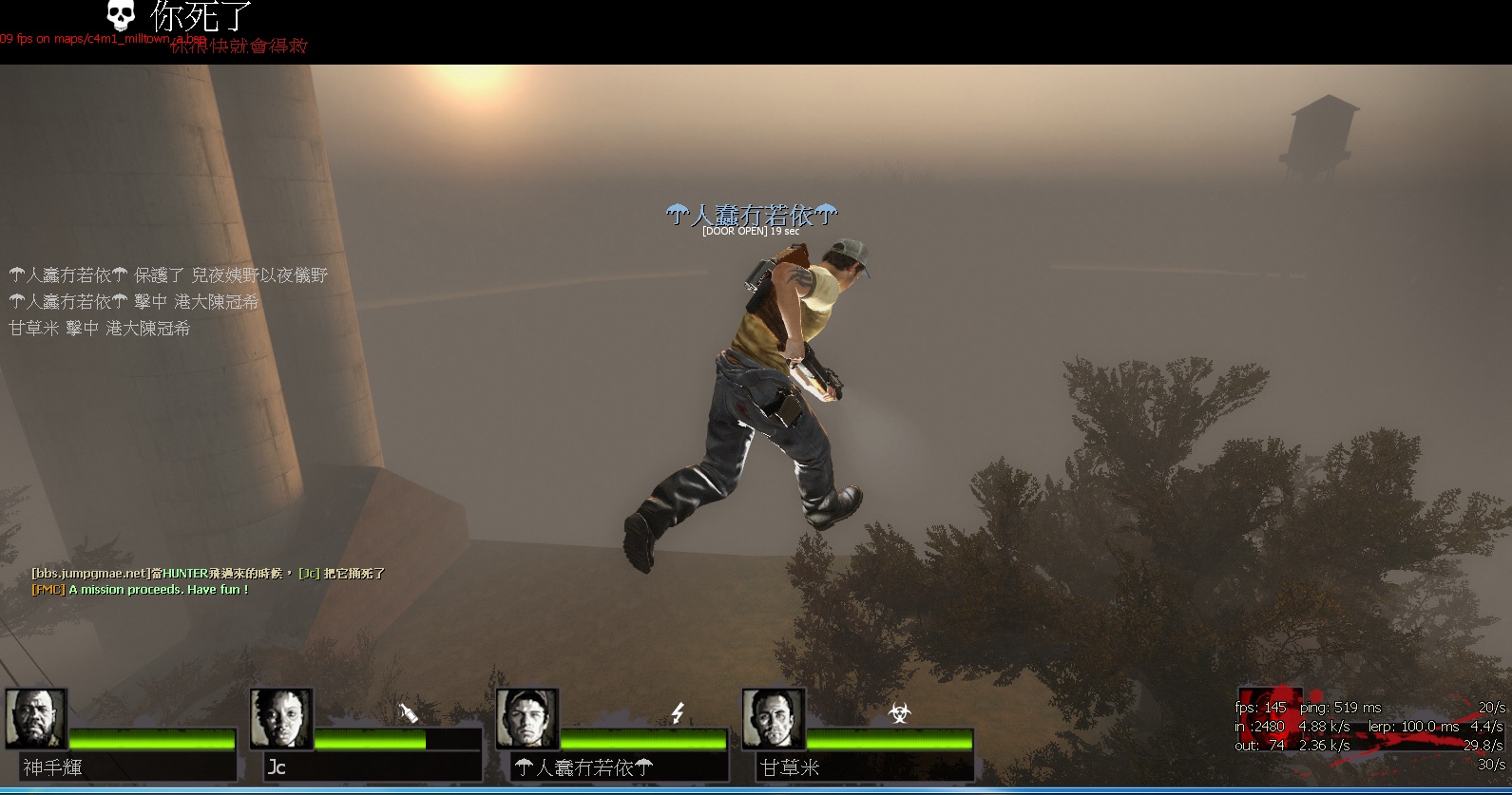Click the skull death icon
The height and width of the screenshot is (795, 1512).
(121, 16)
